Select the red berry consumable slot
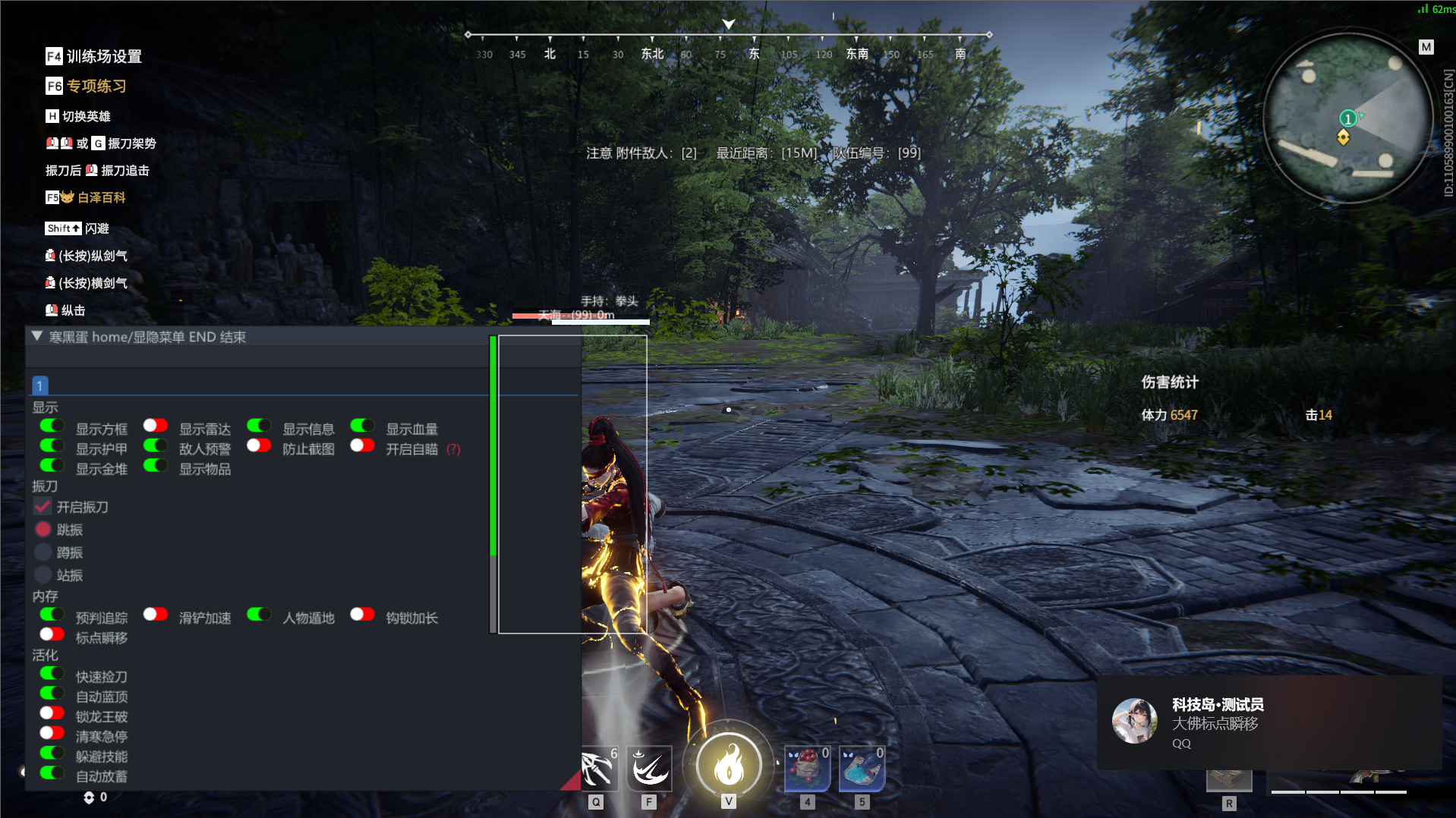 [x=807, y=768]
